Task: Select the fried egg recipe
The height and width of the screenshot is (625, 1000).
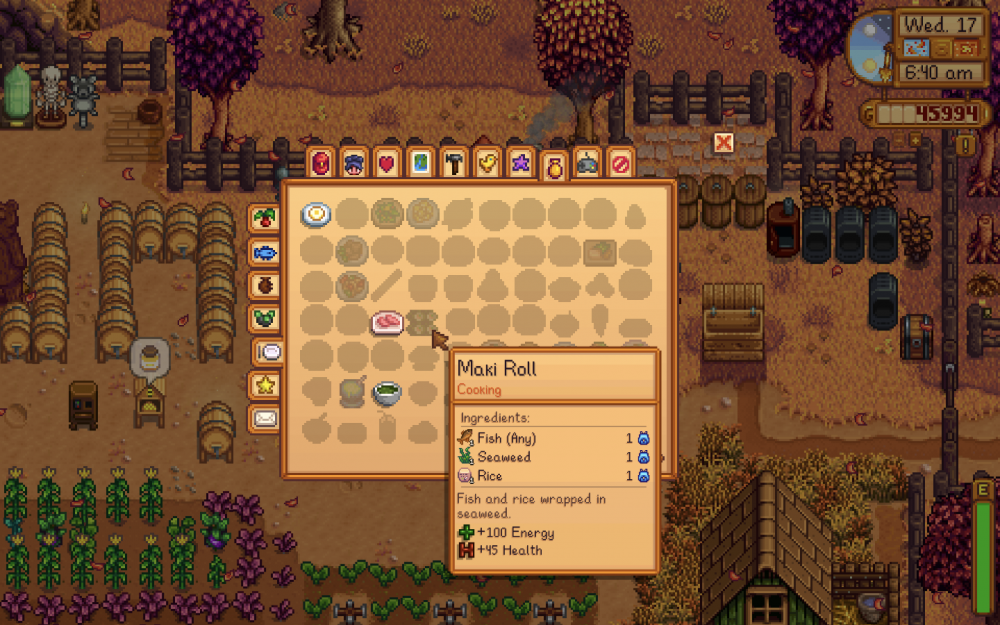Action: click(316, 214)
